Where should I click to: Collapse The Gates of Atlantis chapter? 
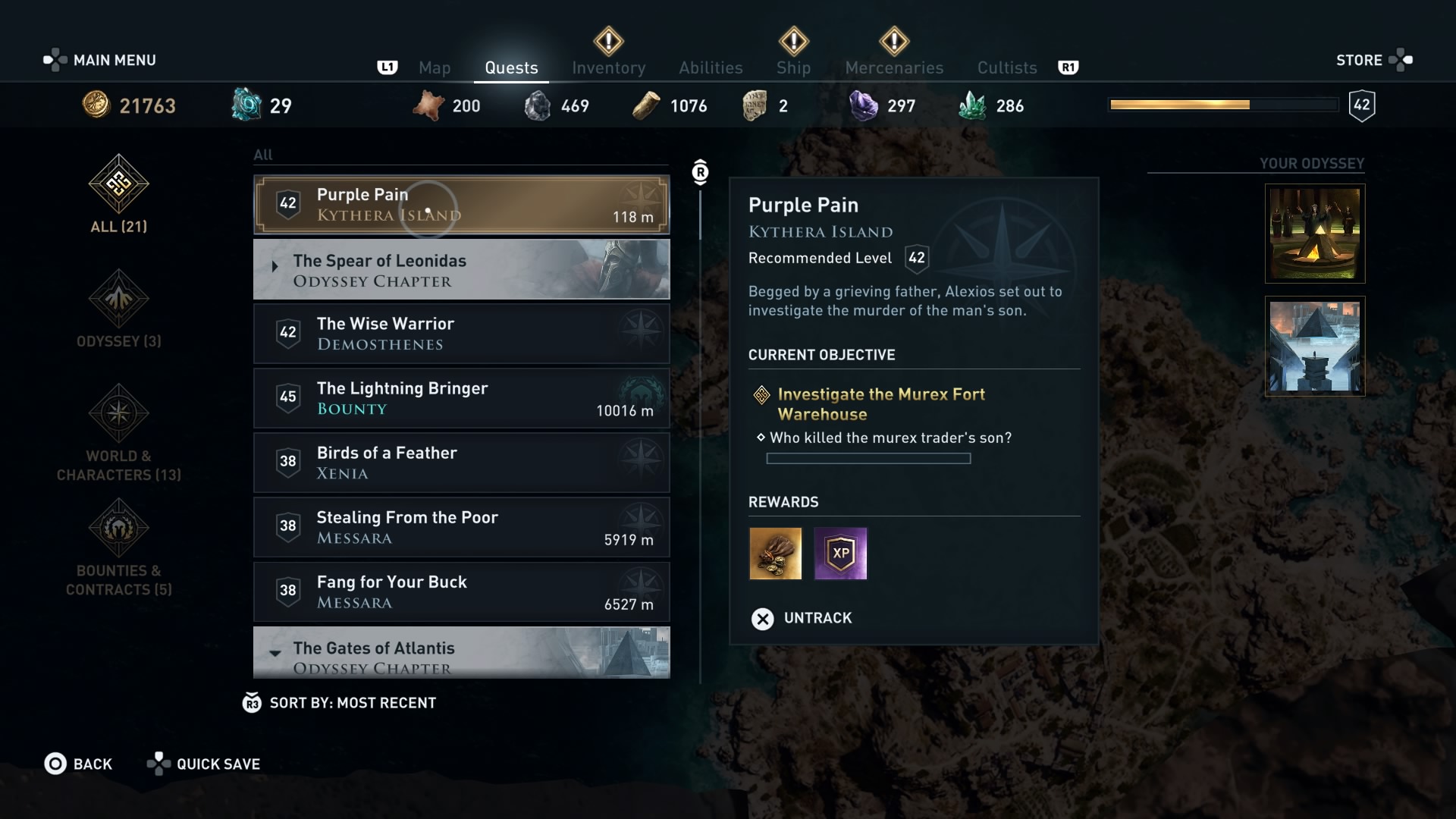[x=461, y=654]
